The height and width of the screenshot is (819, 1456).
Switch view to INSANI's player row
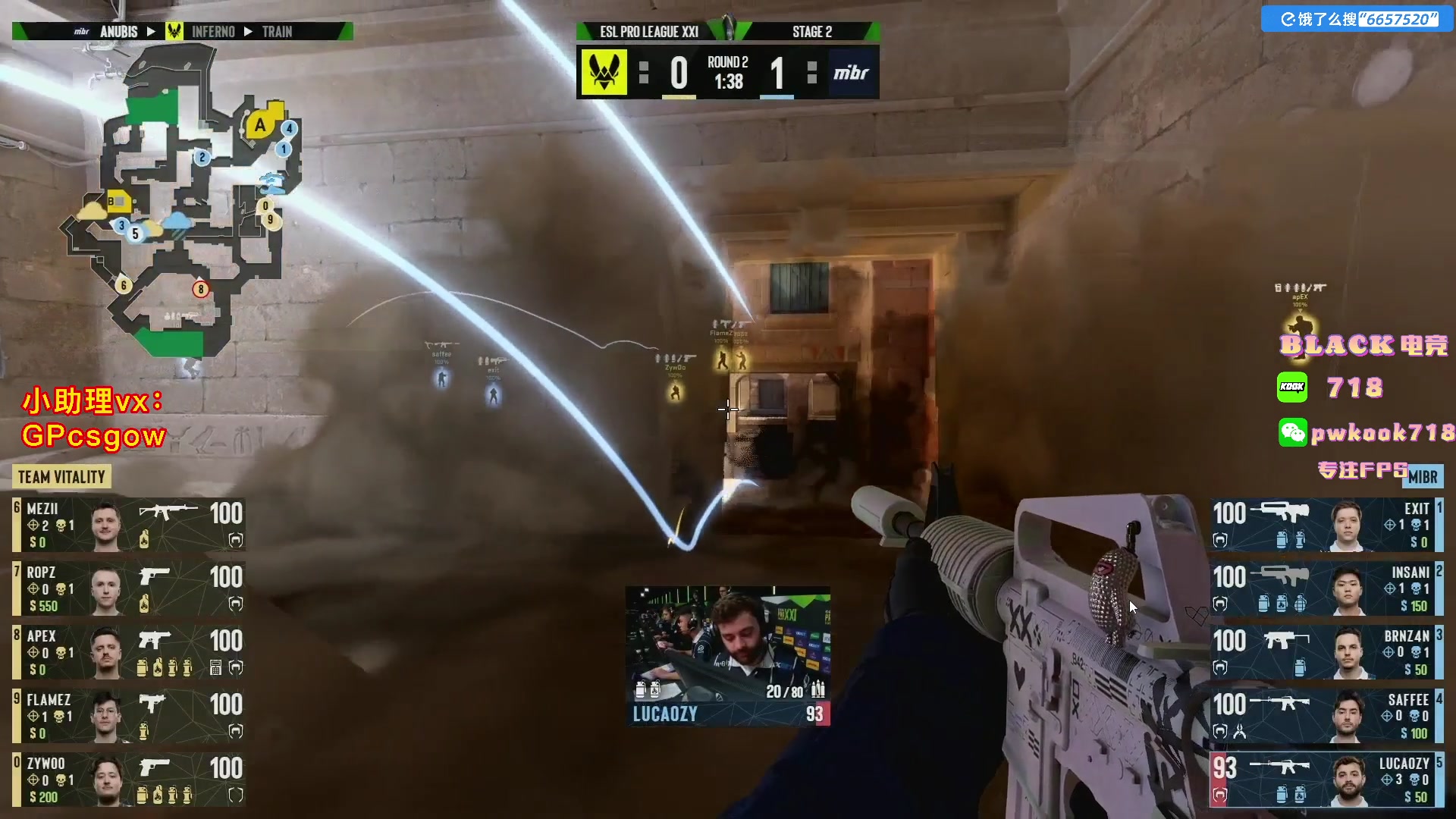pyautogui.click(x=1326, y=588)
